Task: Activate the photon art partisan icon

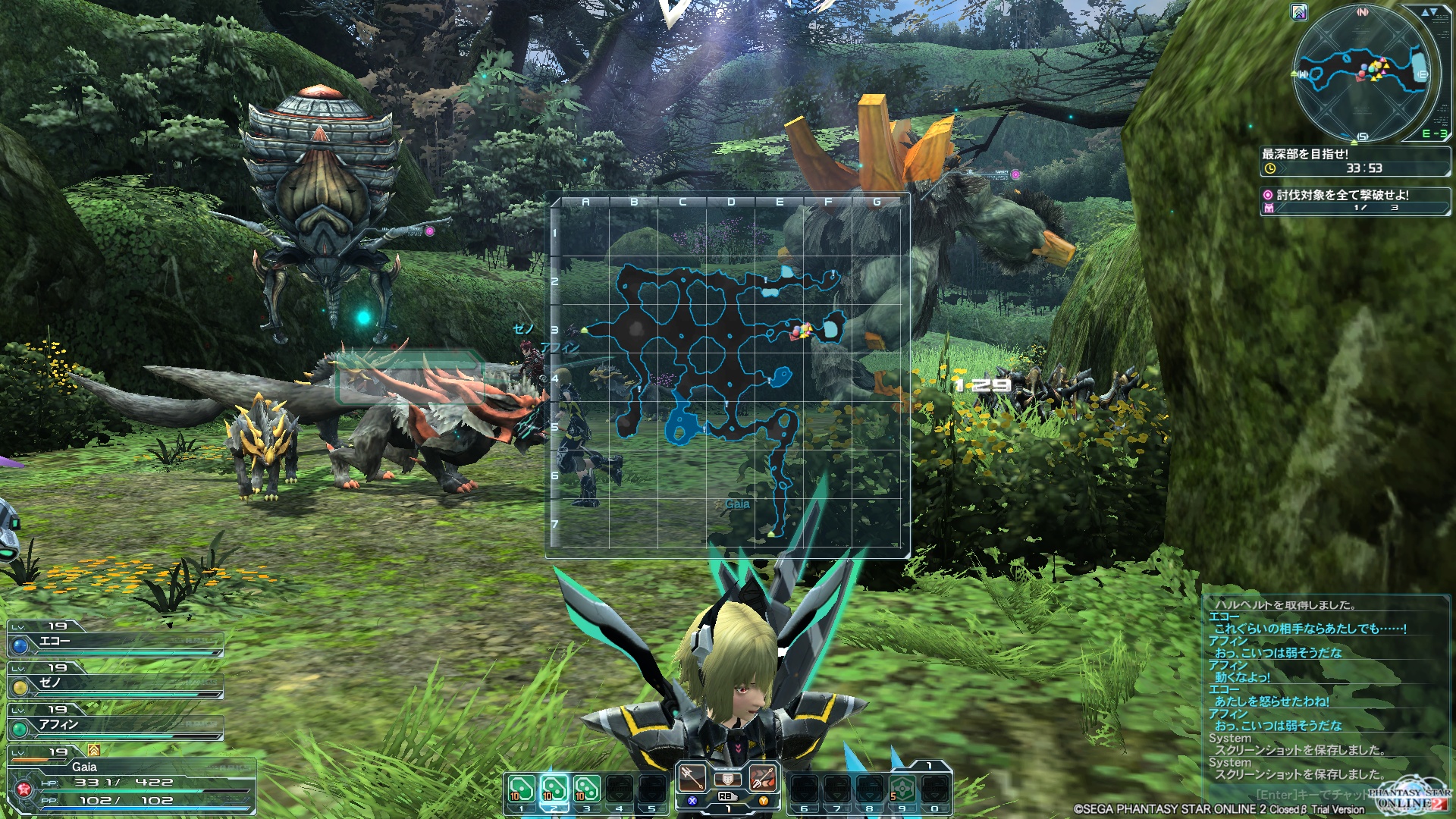Action: (x=763, y=777)
